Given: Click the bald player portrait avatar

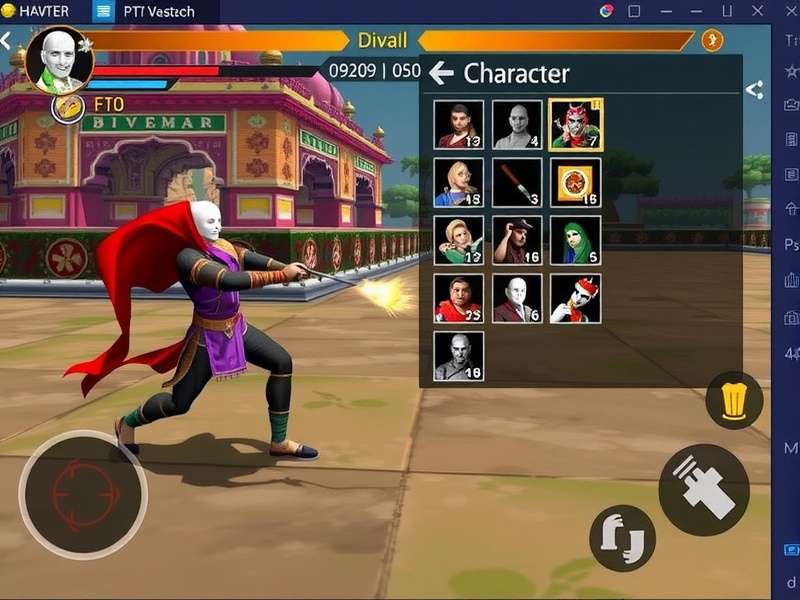Looking at the screenshot, I should pos(59,59).
